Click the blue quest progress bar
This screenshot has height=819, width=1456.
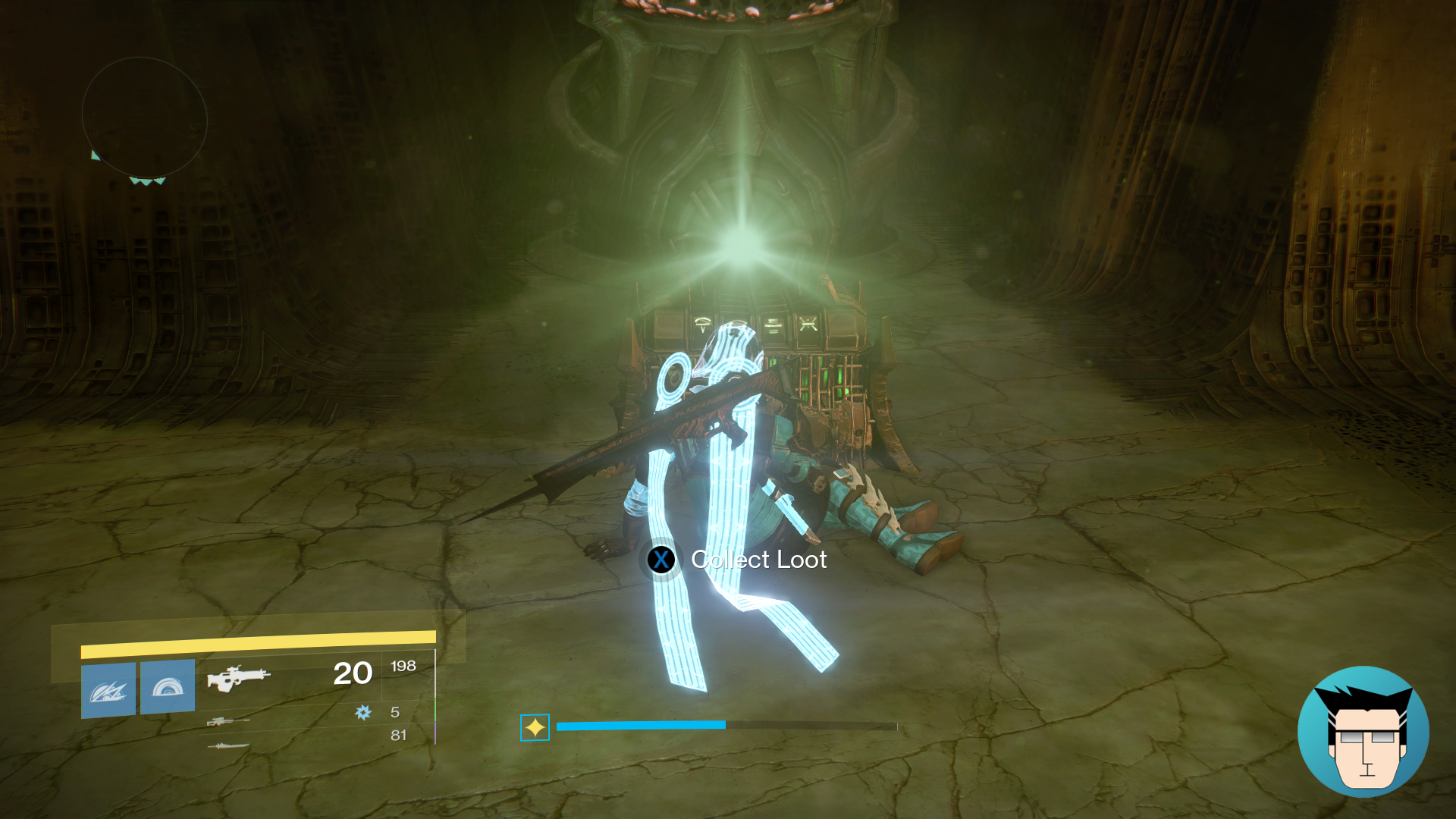[x=641, y=726]
